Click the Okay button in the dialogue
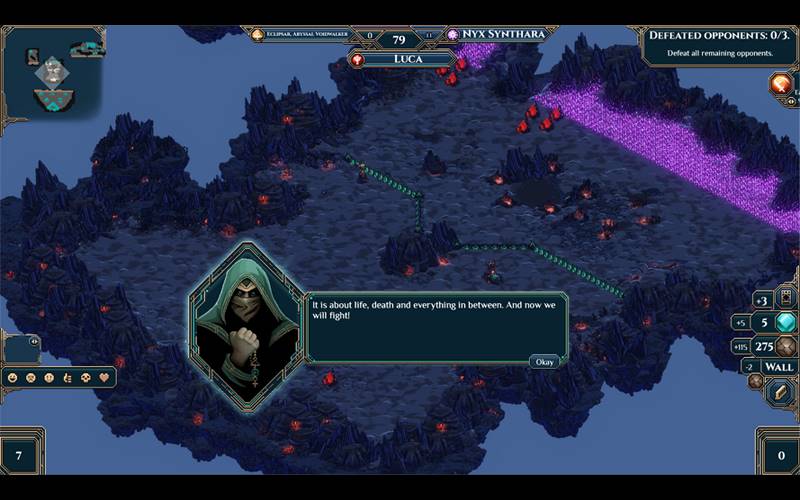This screenshot has width=800, height=500. click(544, 361)
